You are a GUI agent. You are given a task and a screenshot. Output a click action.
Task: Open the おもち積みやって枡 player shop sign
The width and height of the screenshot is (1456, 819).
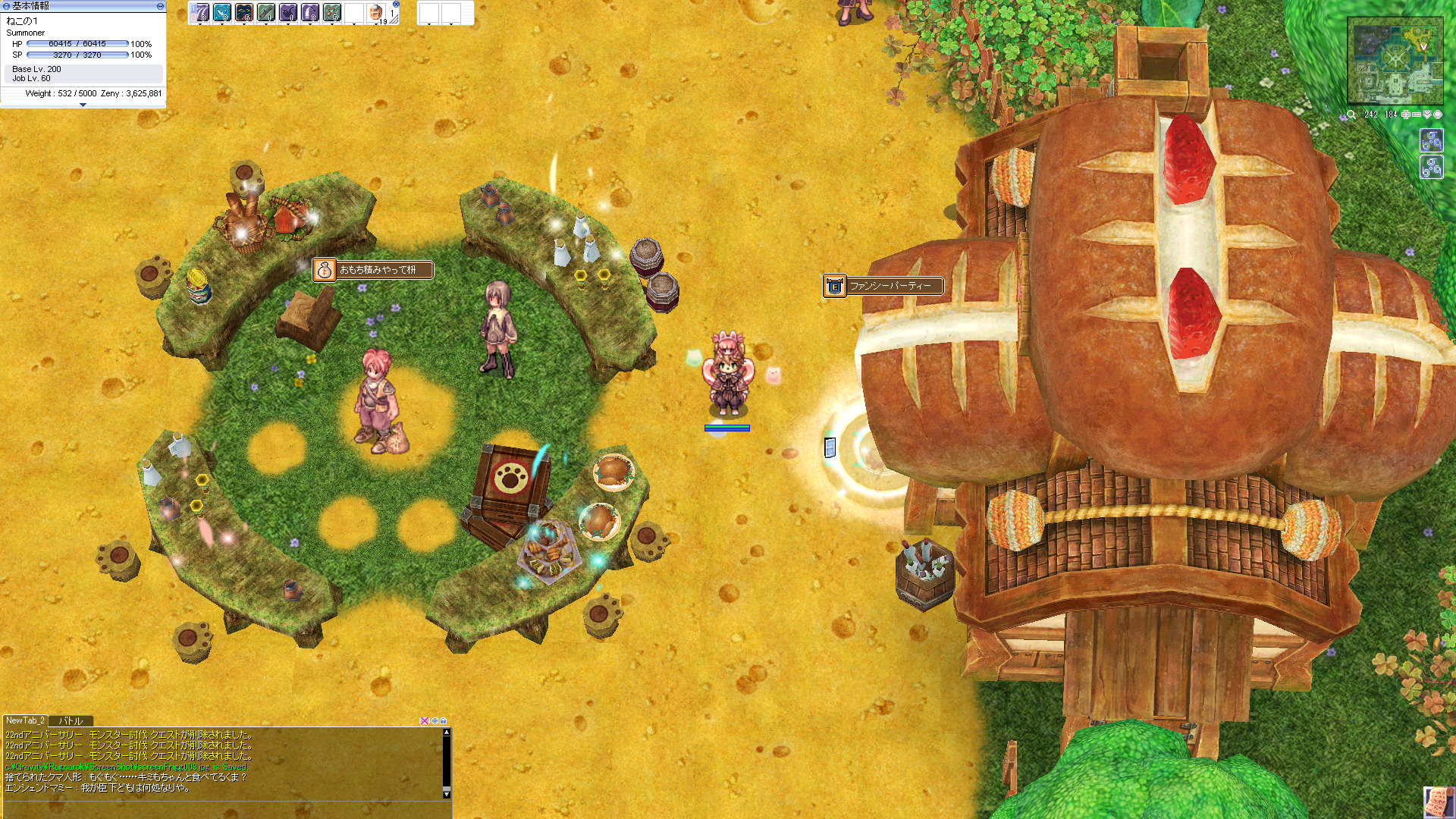coord(373,270)
